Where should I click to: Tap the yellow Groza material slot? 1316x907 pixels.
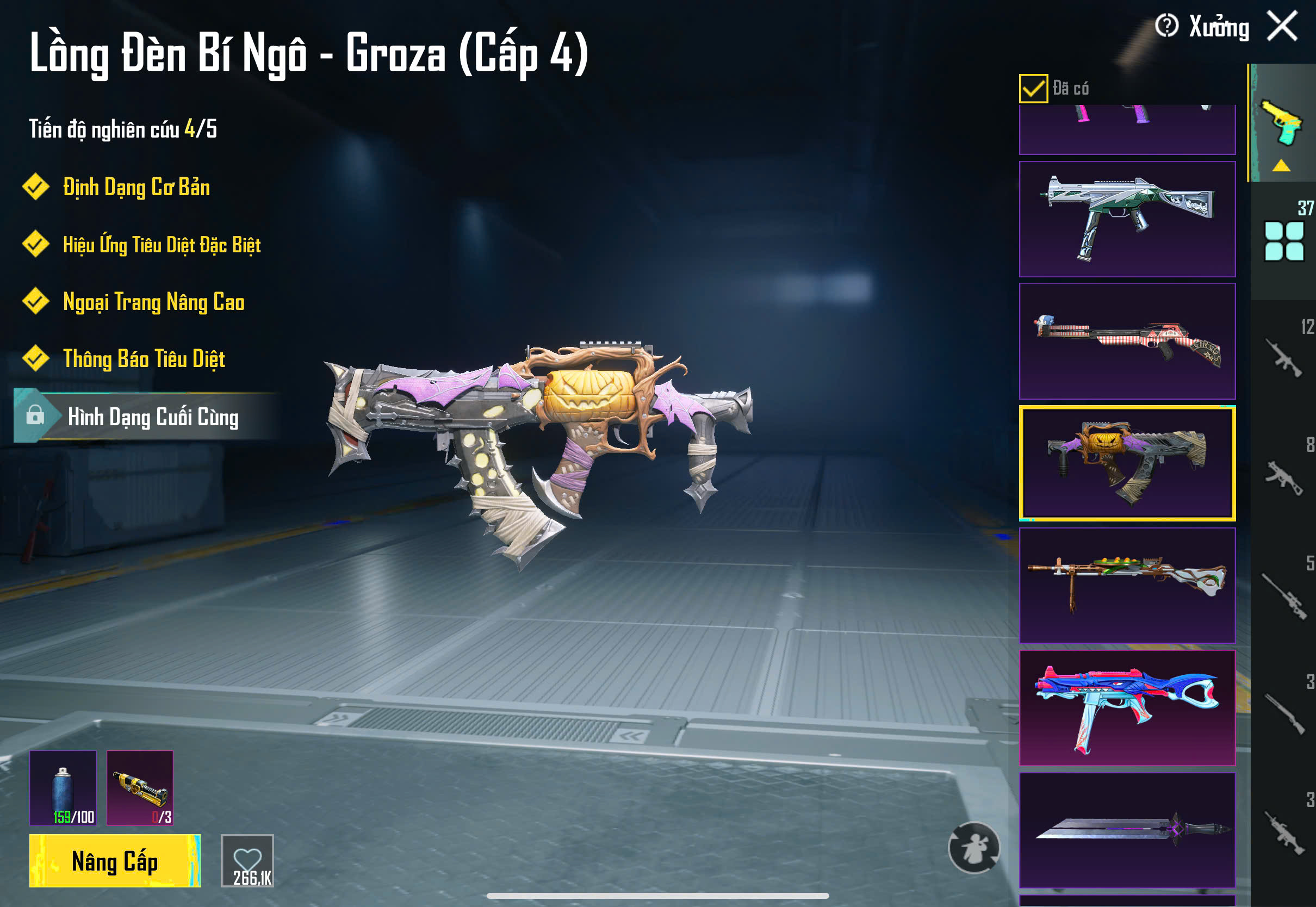[140, 788]
